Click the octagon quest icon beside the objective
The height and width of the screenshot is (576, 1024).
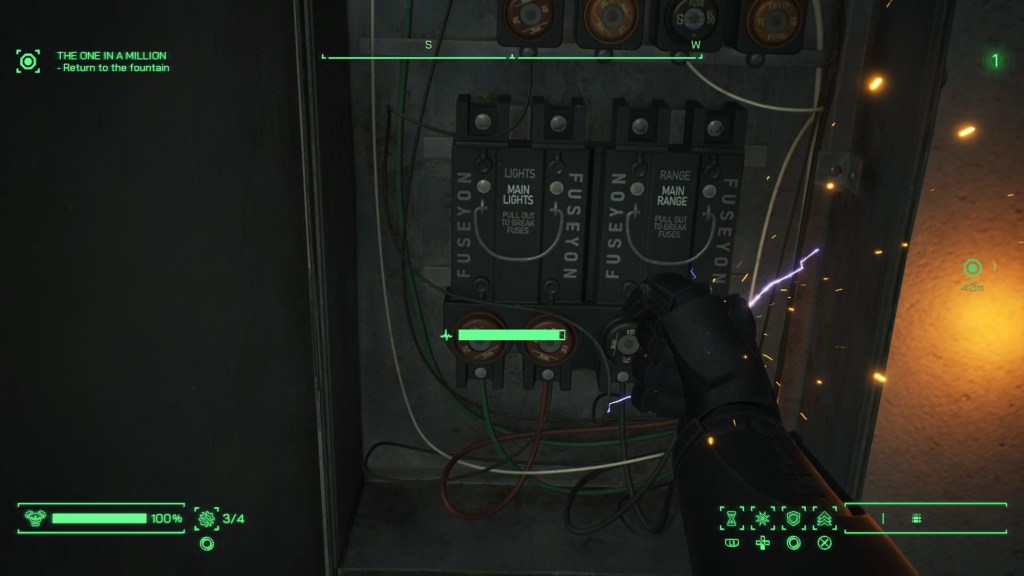click(28, 61)
